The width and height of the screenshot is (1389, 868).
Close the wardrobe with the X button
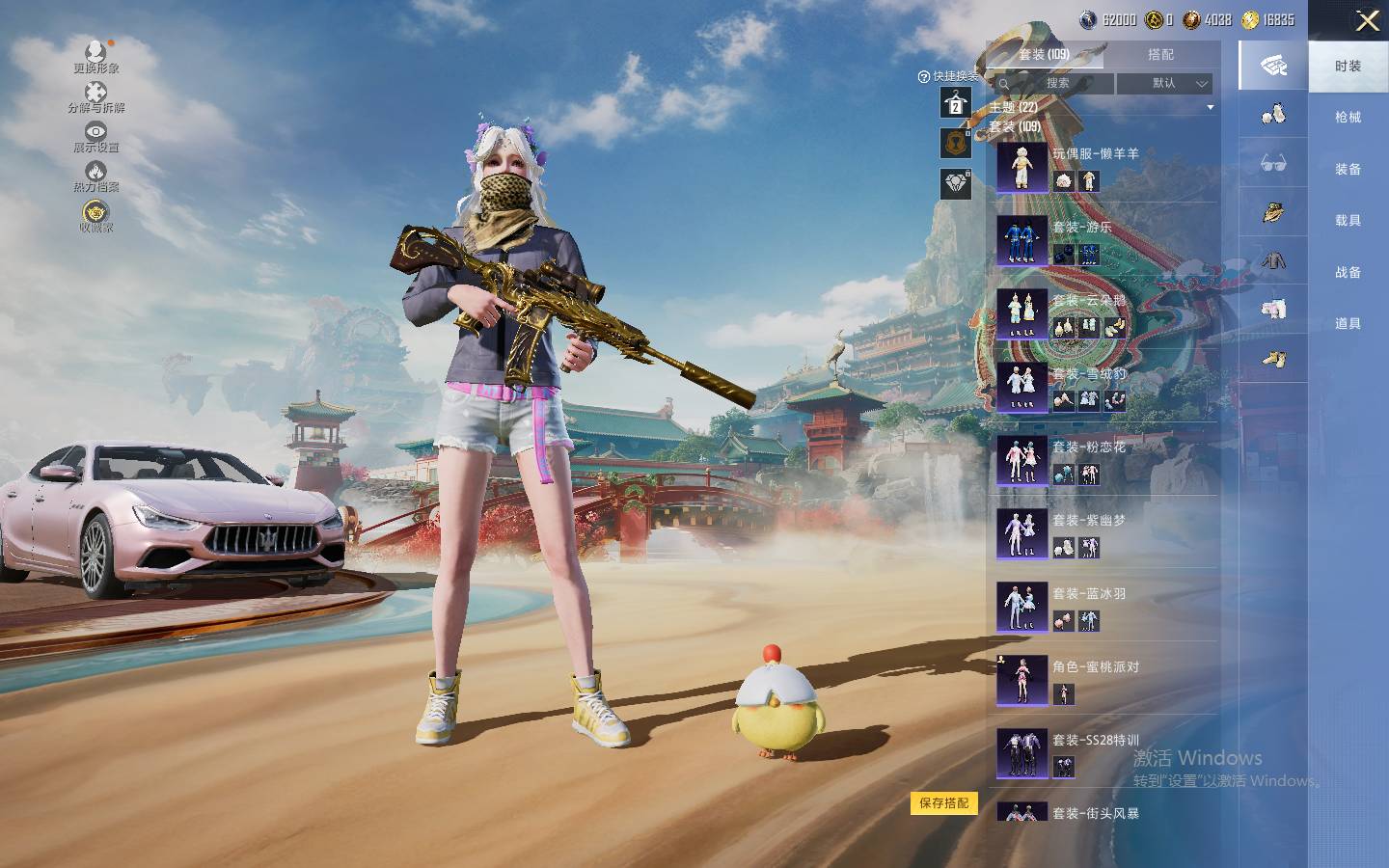(x=1367, y=21)
